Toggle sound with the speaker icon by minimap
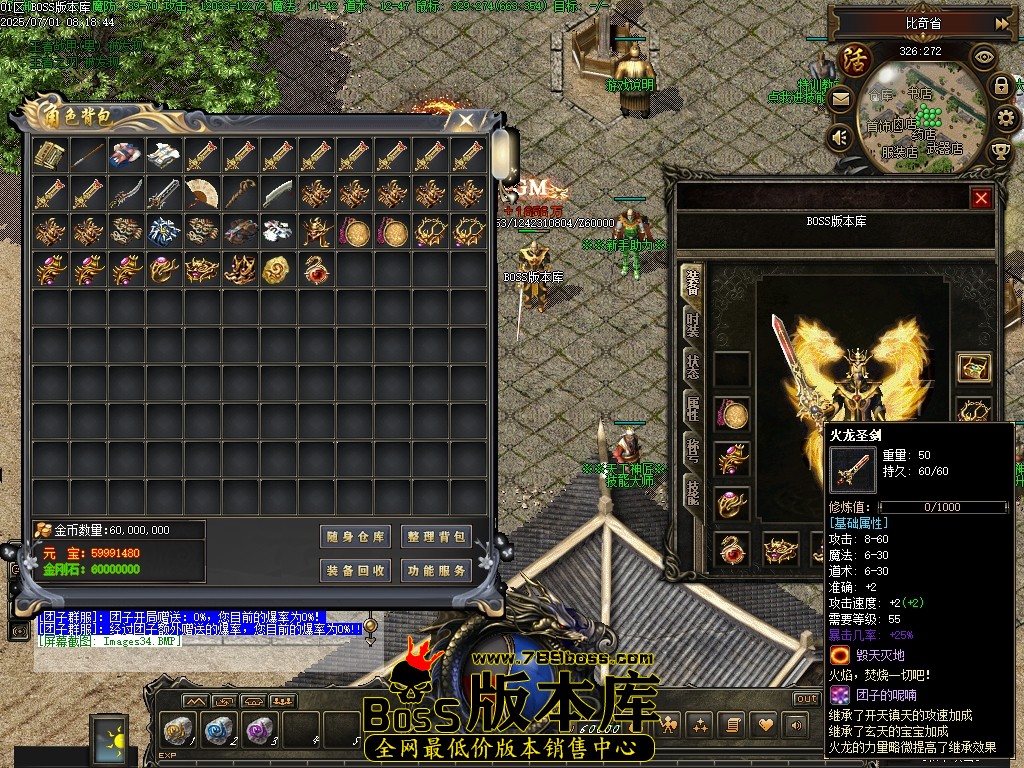The width and height of the screenshot is (1024, 768). [x=840, y=137]
